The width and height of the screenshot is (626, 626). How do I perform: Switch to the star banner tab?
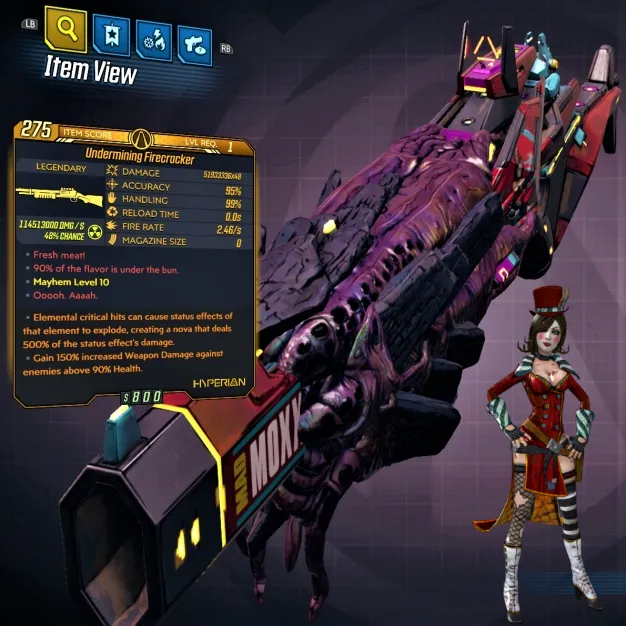click(110, 36)
